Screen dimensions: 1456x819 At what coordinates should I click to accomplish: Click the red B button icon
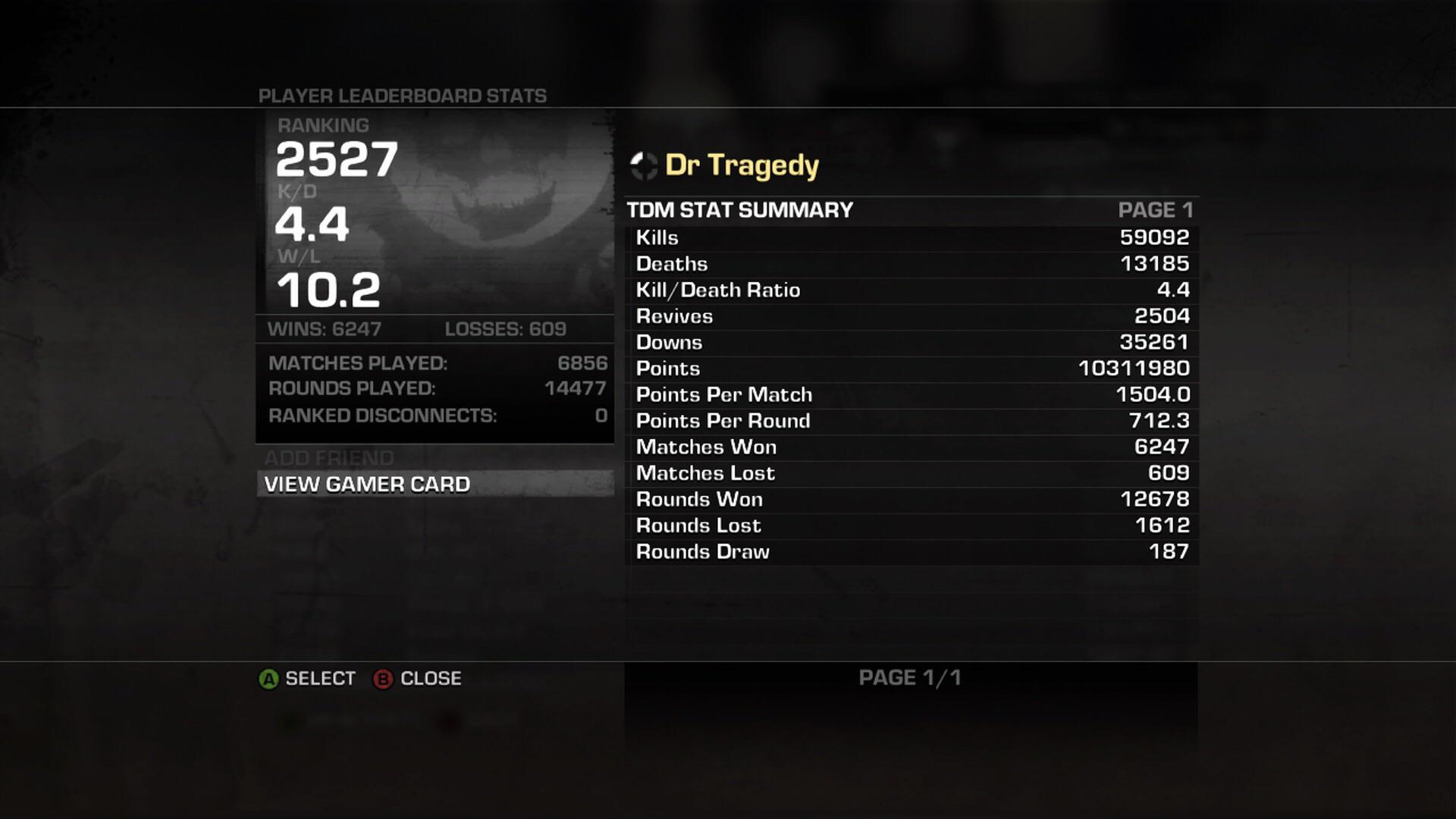pos(383,679)
